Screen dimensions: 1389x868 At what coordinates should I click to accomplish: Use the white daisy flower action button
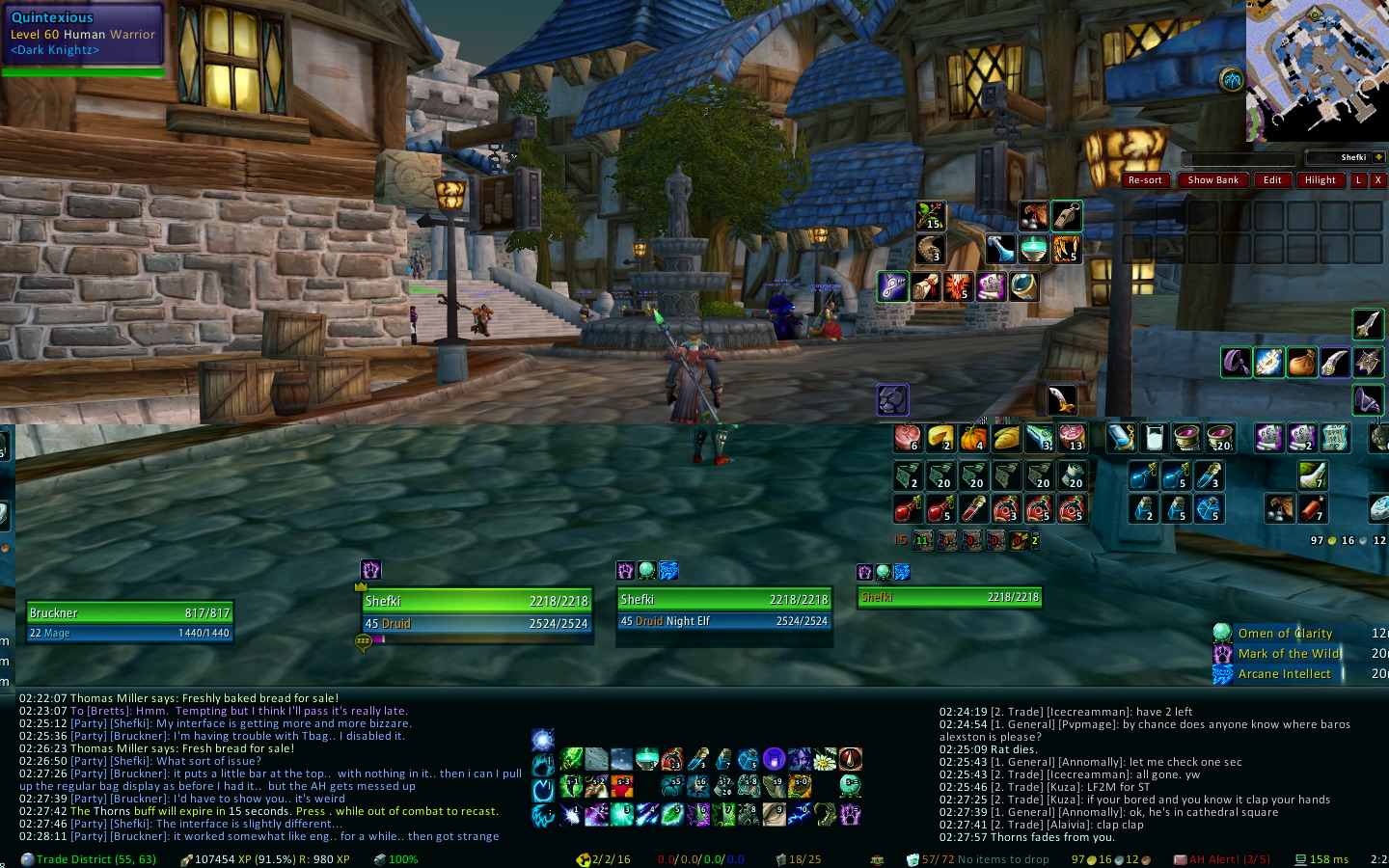point(825,760)
